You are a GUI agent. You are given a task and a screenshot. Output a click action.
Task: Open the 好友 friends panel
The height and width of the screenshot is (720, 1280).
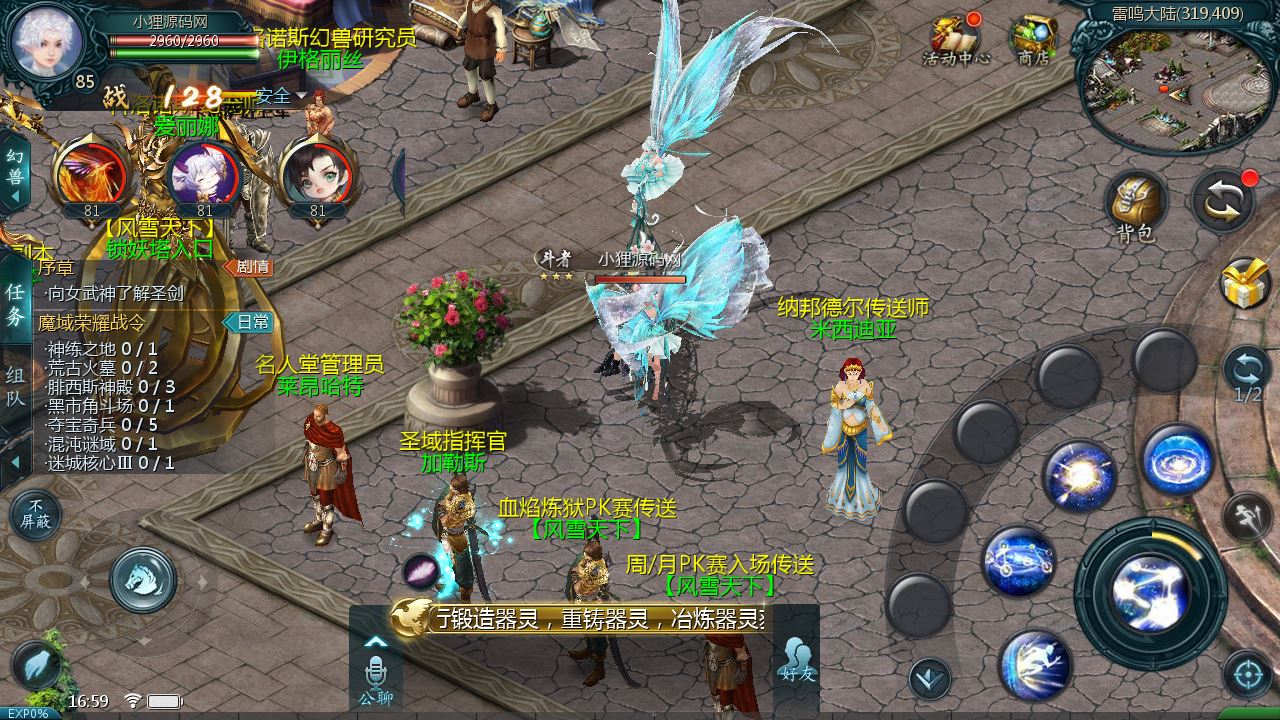click(x=797, y=658)
